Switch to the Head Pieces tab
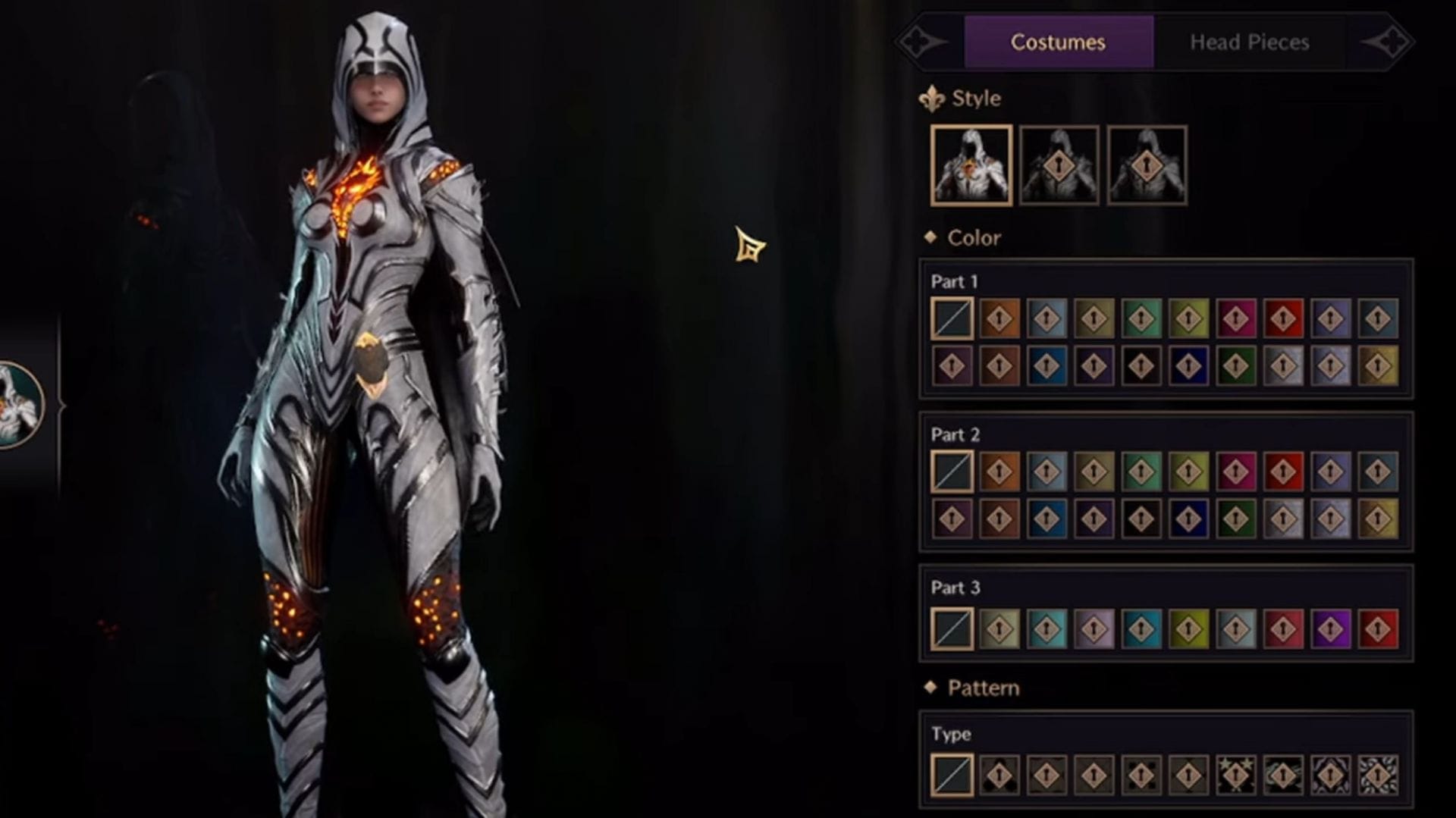Screen dimensions: 1456x818 [1248, 42]
